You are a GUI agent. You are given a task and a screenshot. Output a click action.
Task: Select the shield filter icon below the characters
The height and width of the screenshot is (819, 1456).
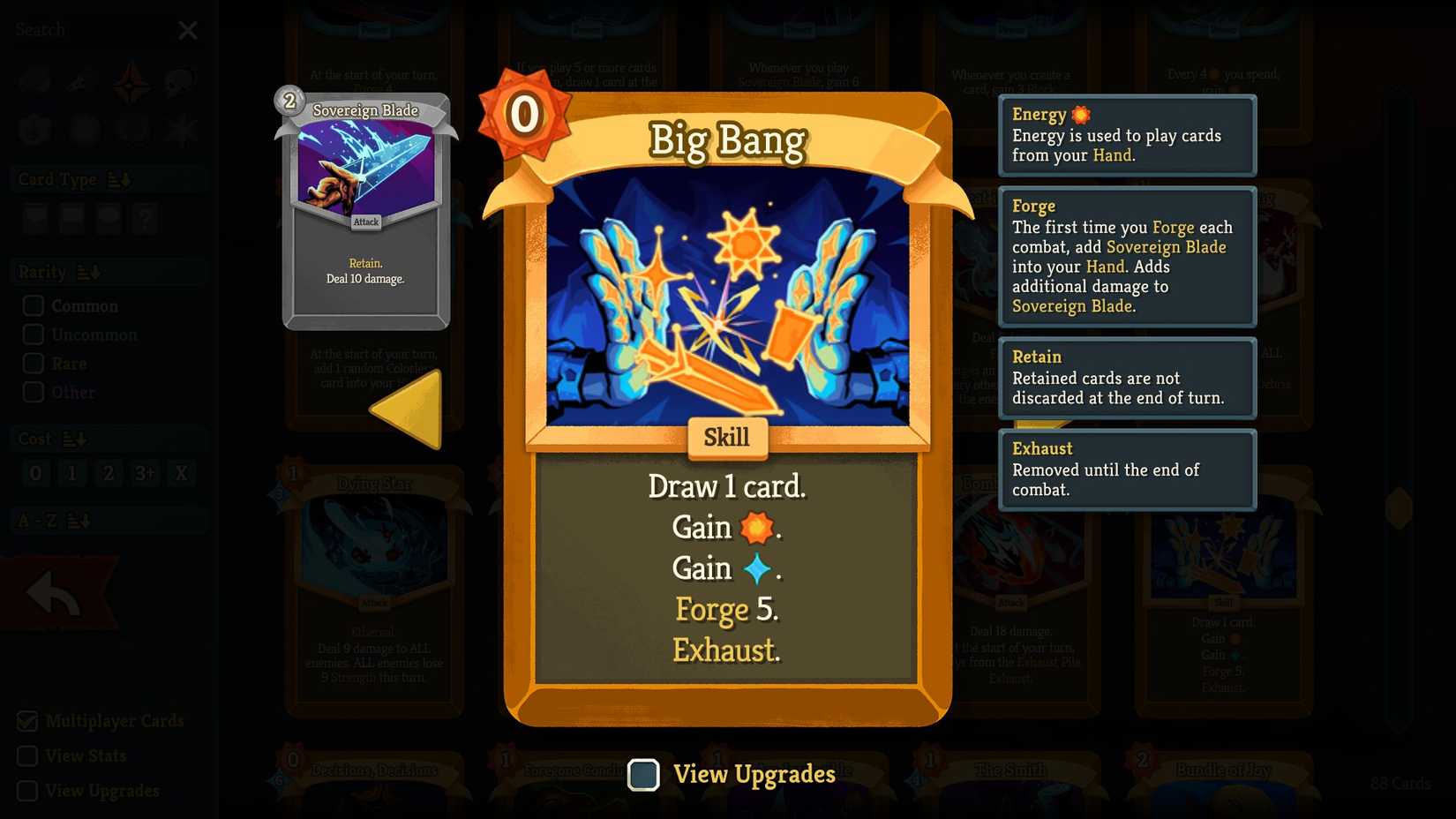[x=34, y=129]
